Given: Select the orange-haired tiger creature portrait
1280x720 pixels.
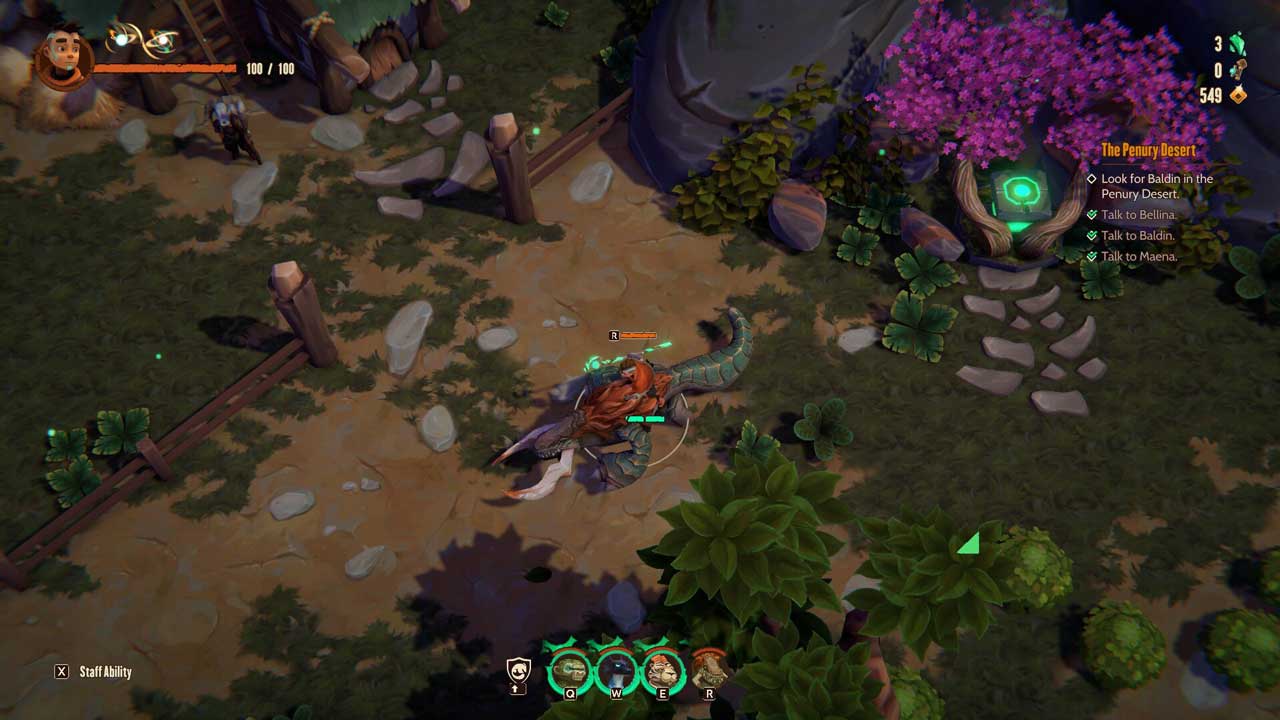Looking at the screenshot, I should tap(661, 668).
